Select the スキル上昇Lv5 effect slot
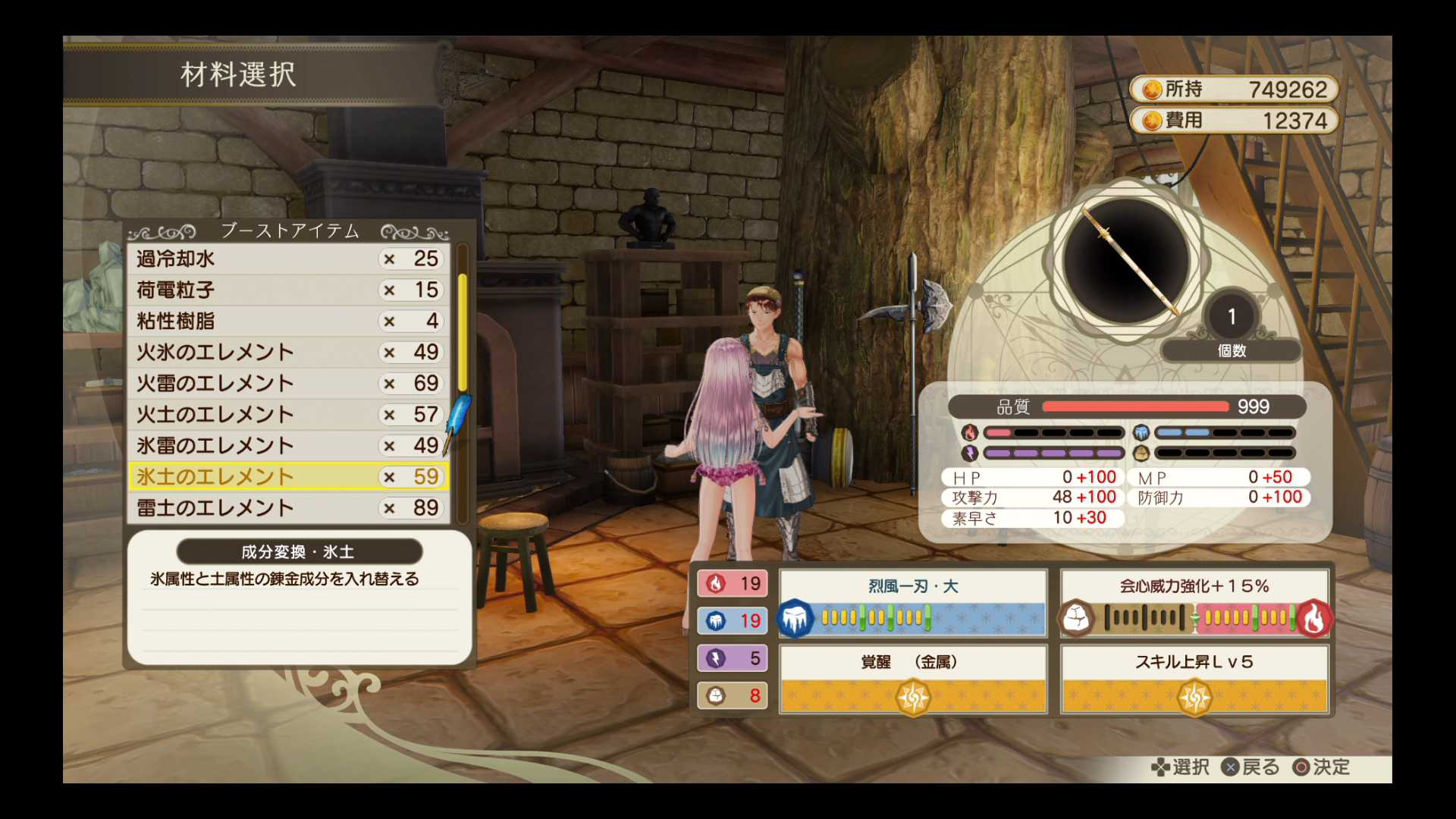 point(1194,679)
